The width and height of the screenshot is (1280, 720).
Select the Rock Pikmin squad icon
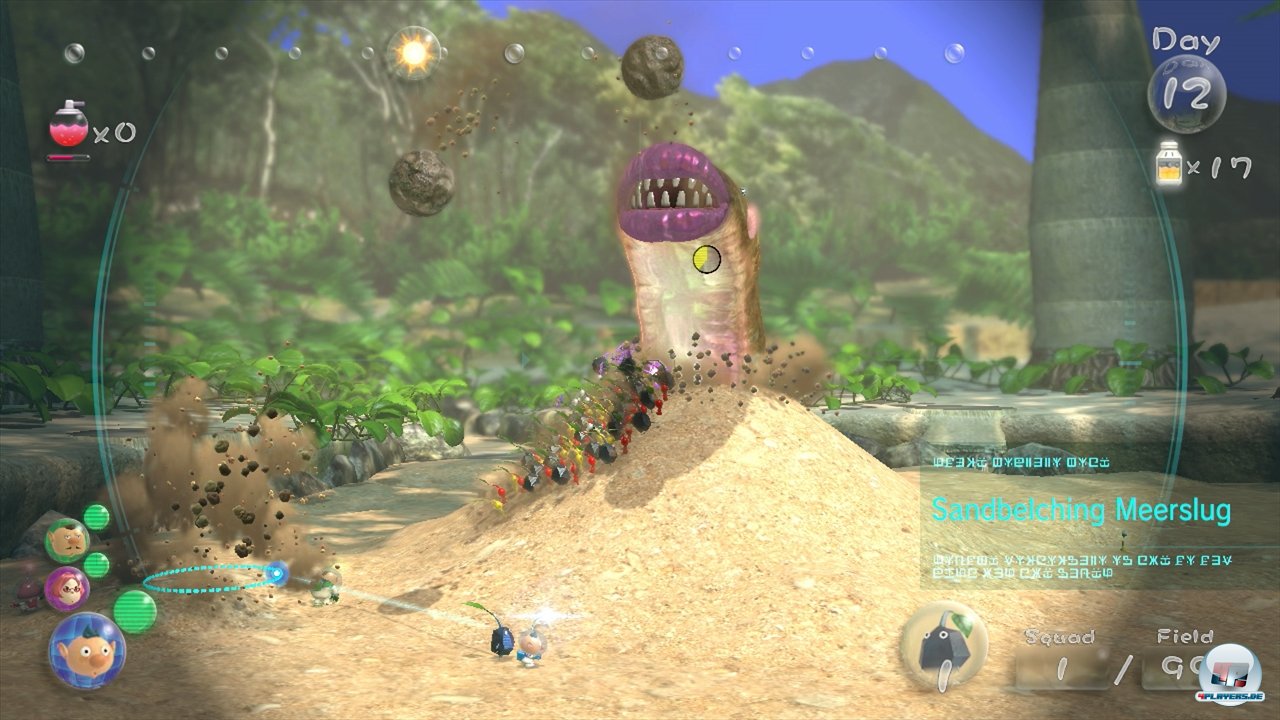pyautogui.click(x=943, y=647)
